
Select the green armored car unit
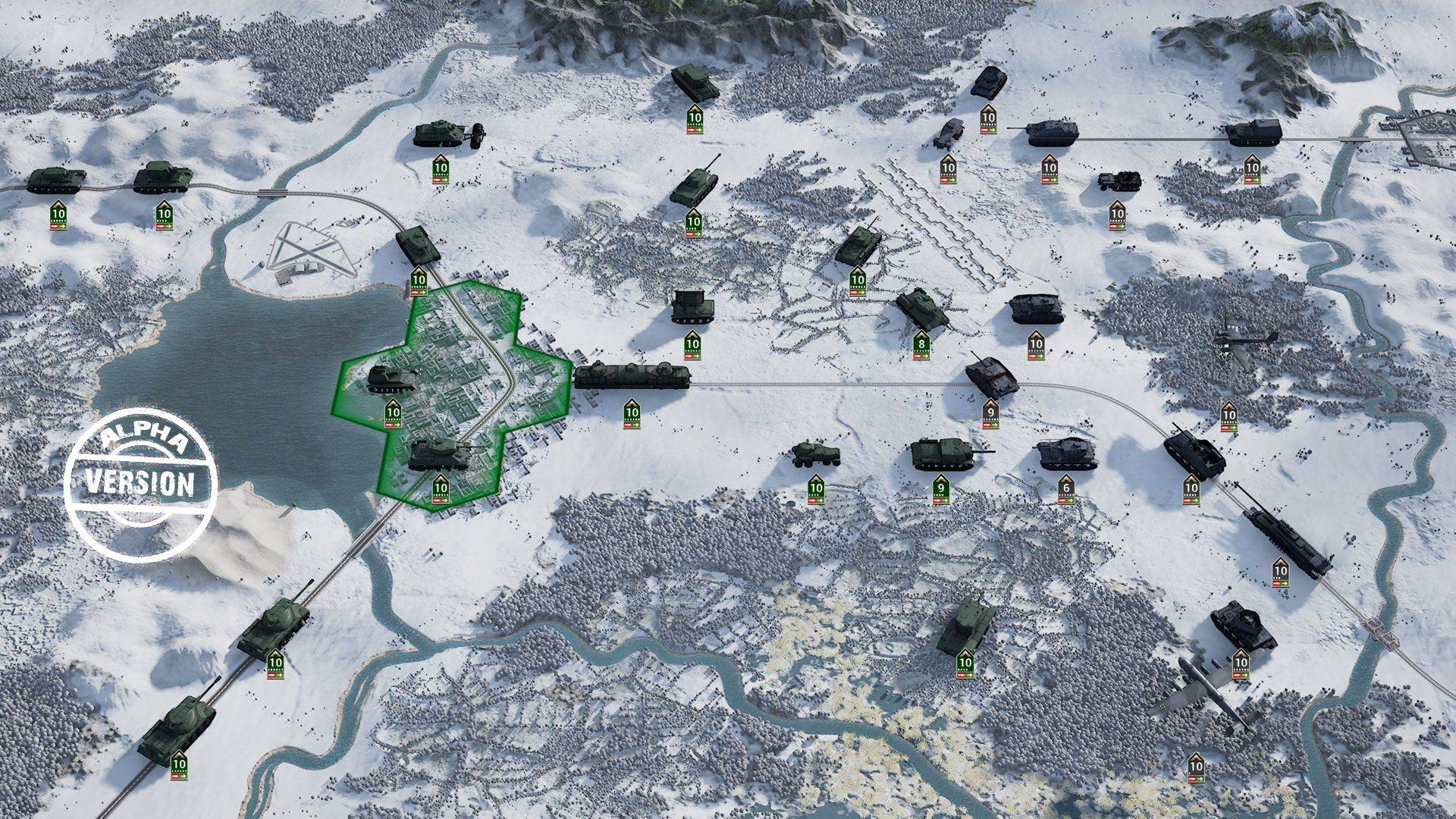815,455
